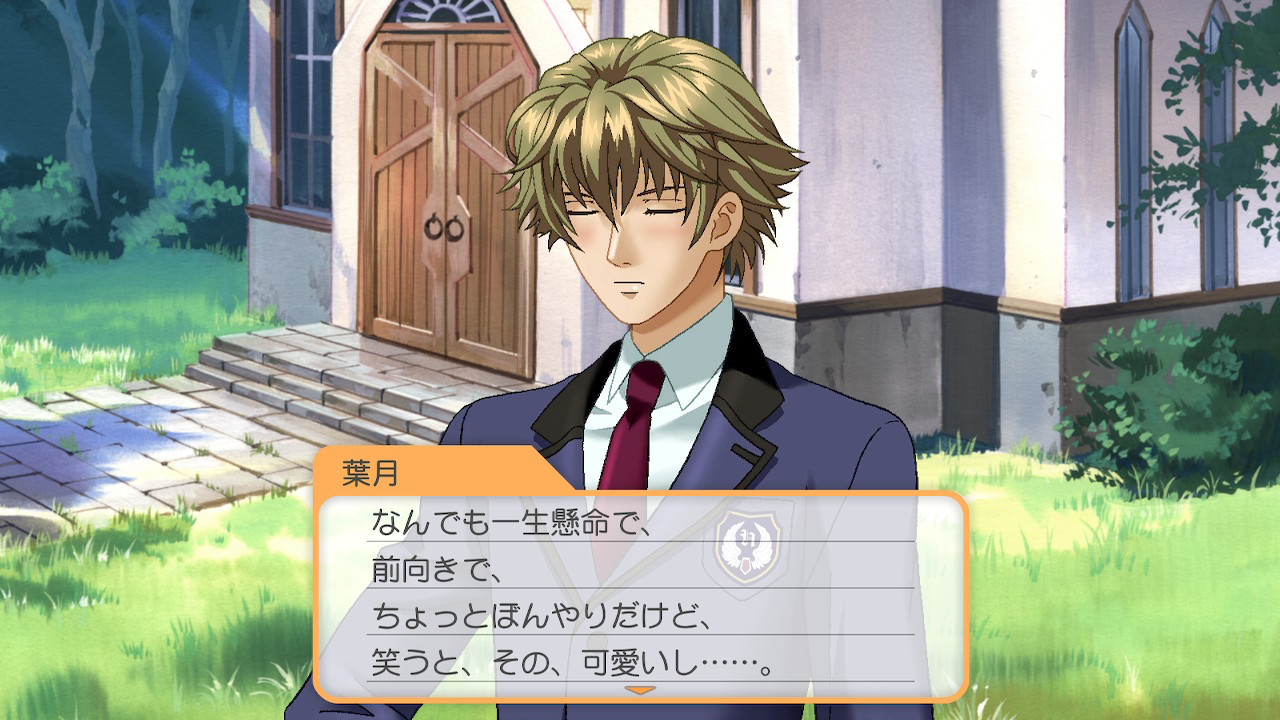
Task: Click Hazuki's dialogue text box to continue
Action: point(640,595)
